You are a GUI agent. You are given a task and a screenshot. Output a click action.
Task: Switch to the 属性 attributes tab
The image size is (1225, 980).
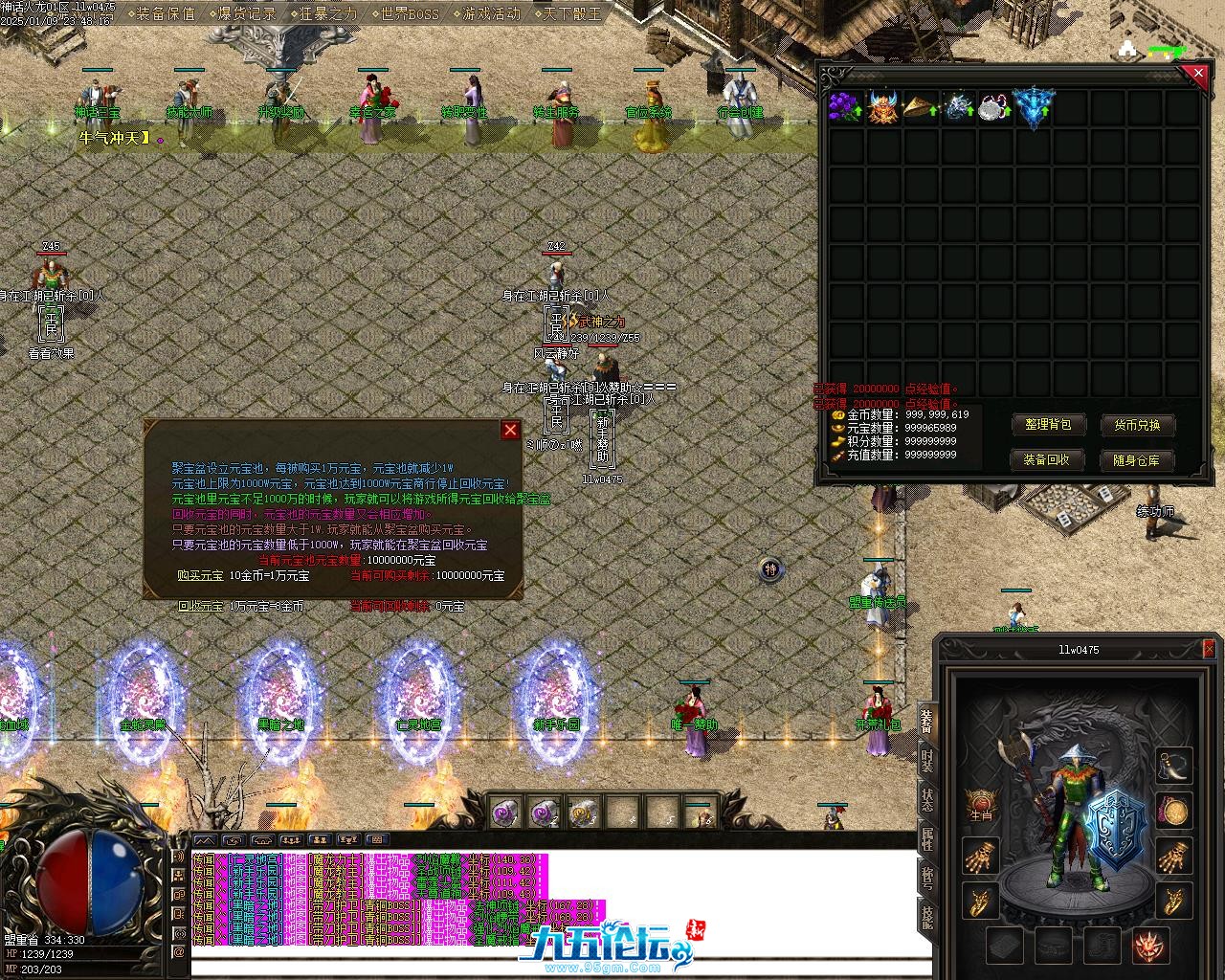(926, 839)
